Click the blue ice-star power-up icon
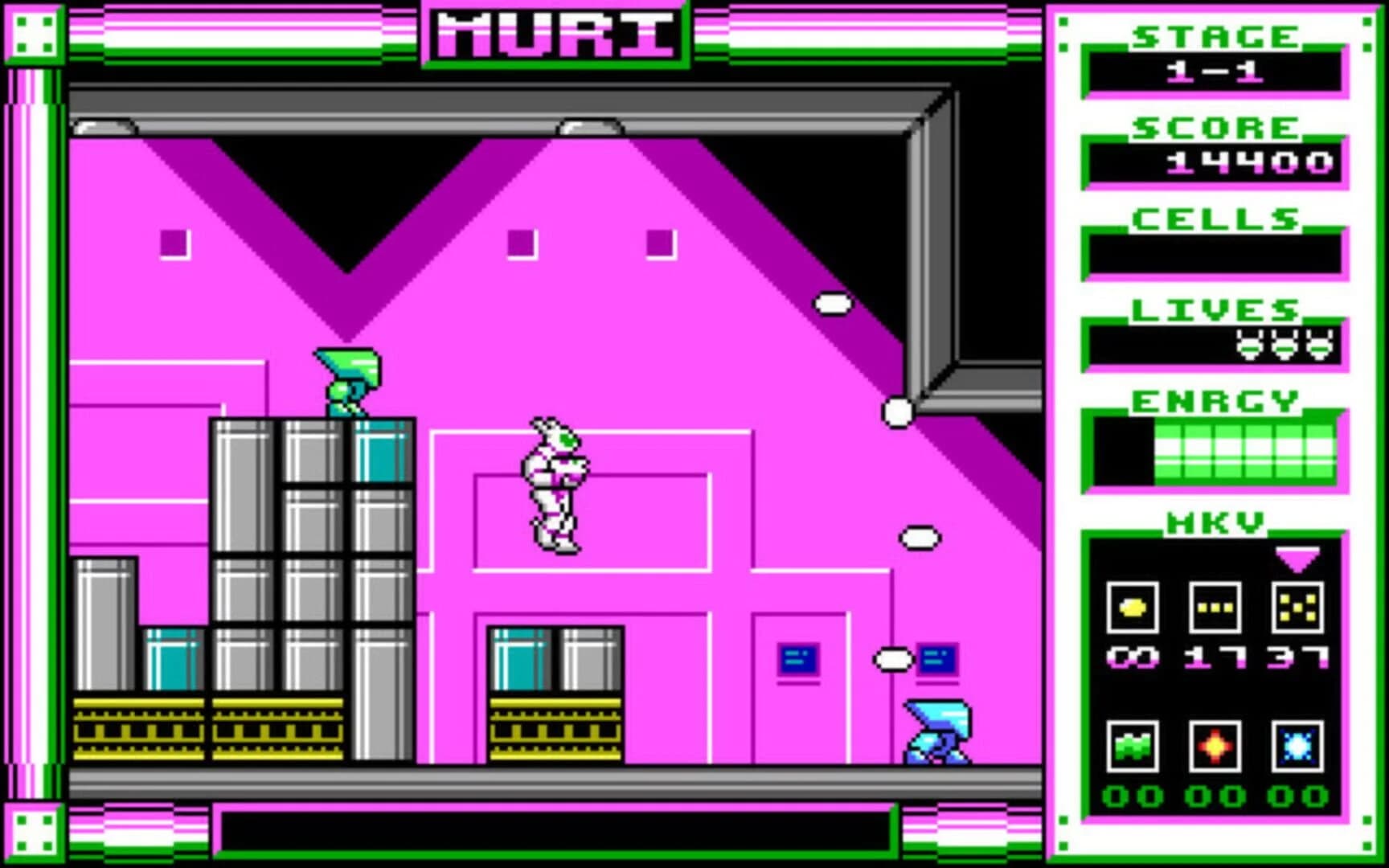This screenshot has width=1389, height=868. (1297, 746)
